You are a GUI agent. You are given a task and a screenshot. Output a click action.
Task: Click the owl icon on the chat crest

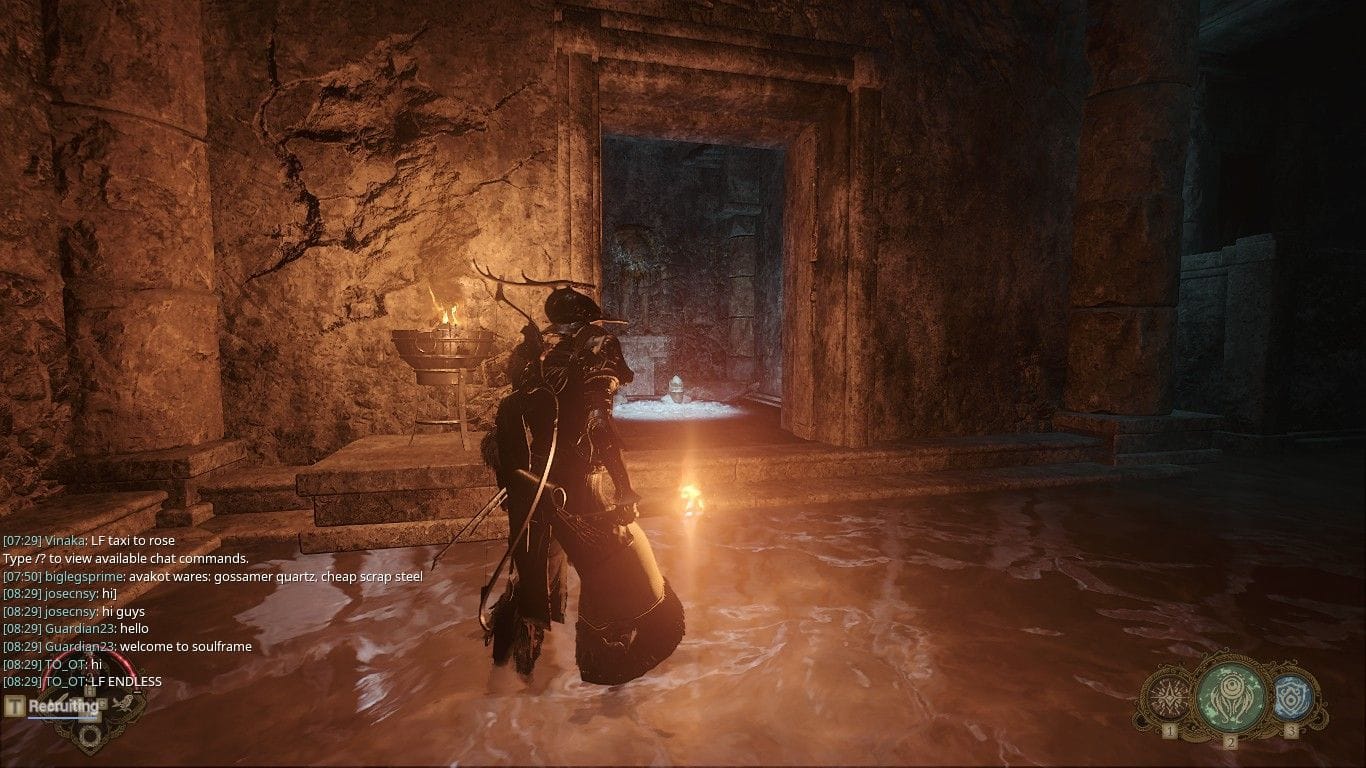[125, 703]
